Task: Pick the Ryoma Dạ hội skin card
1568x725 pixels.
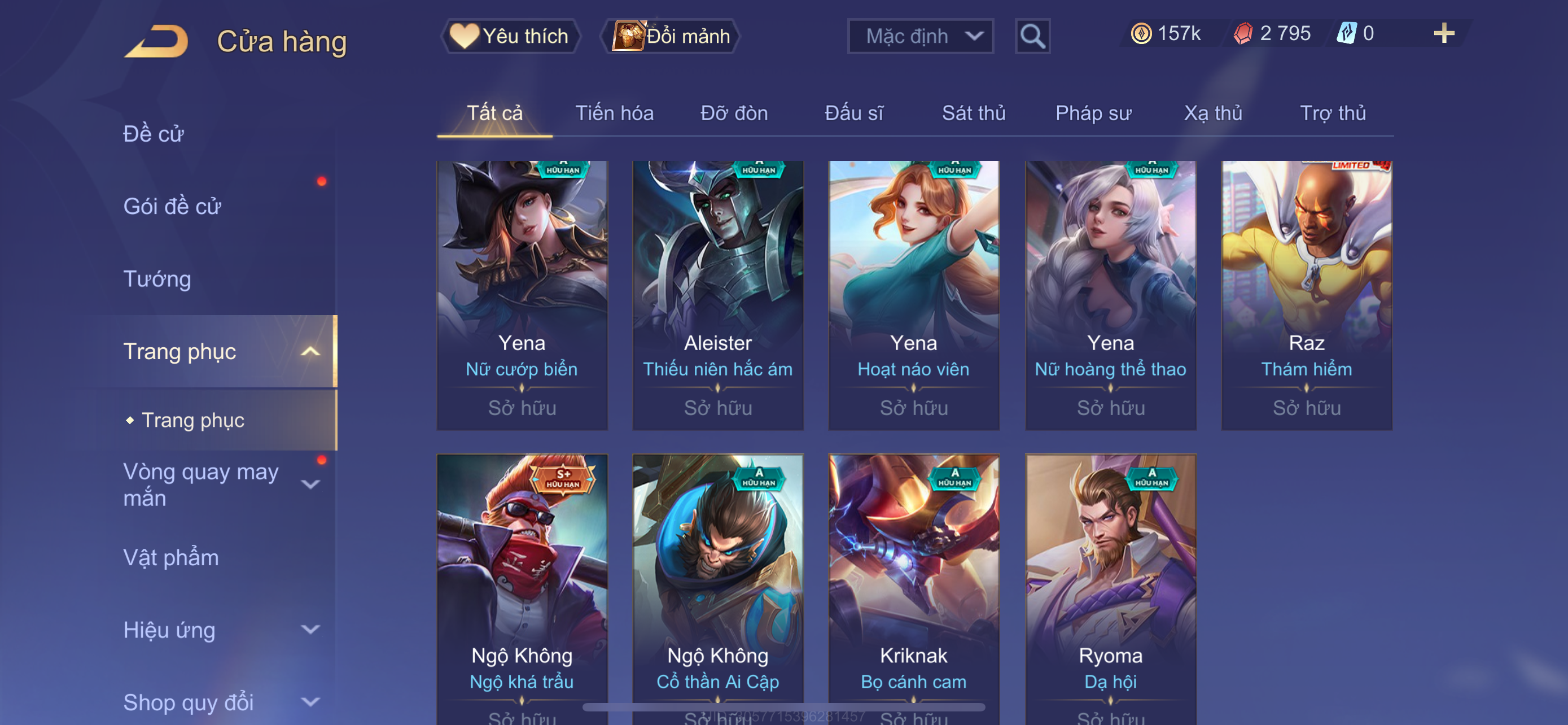Action: (x=1110, y=587)
